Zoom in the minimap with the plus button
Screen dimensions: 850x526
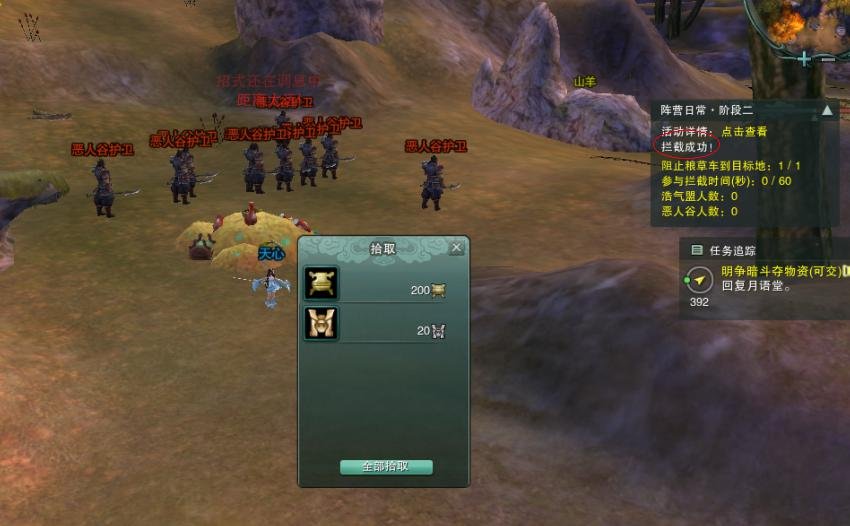pyautogui.click(x=804, y=59)
